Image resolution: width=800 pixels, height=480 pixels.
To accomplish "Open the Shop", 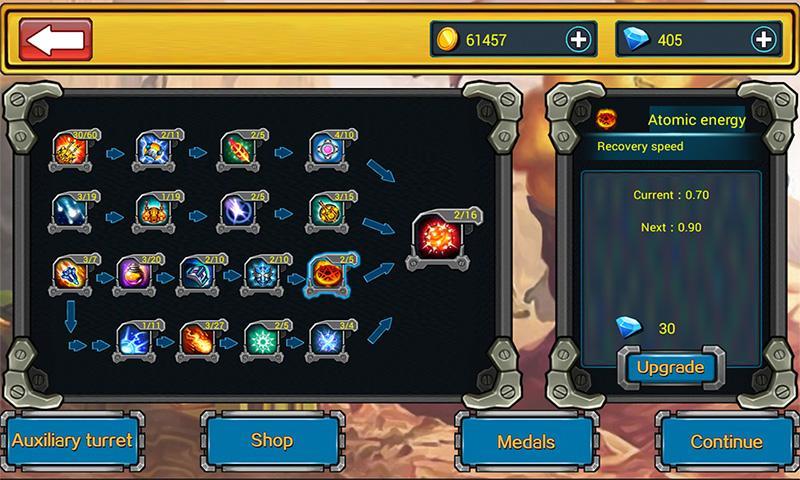I will [x=272, y=440].
